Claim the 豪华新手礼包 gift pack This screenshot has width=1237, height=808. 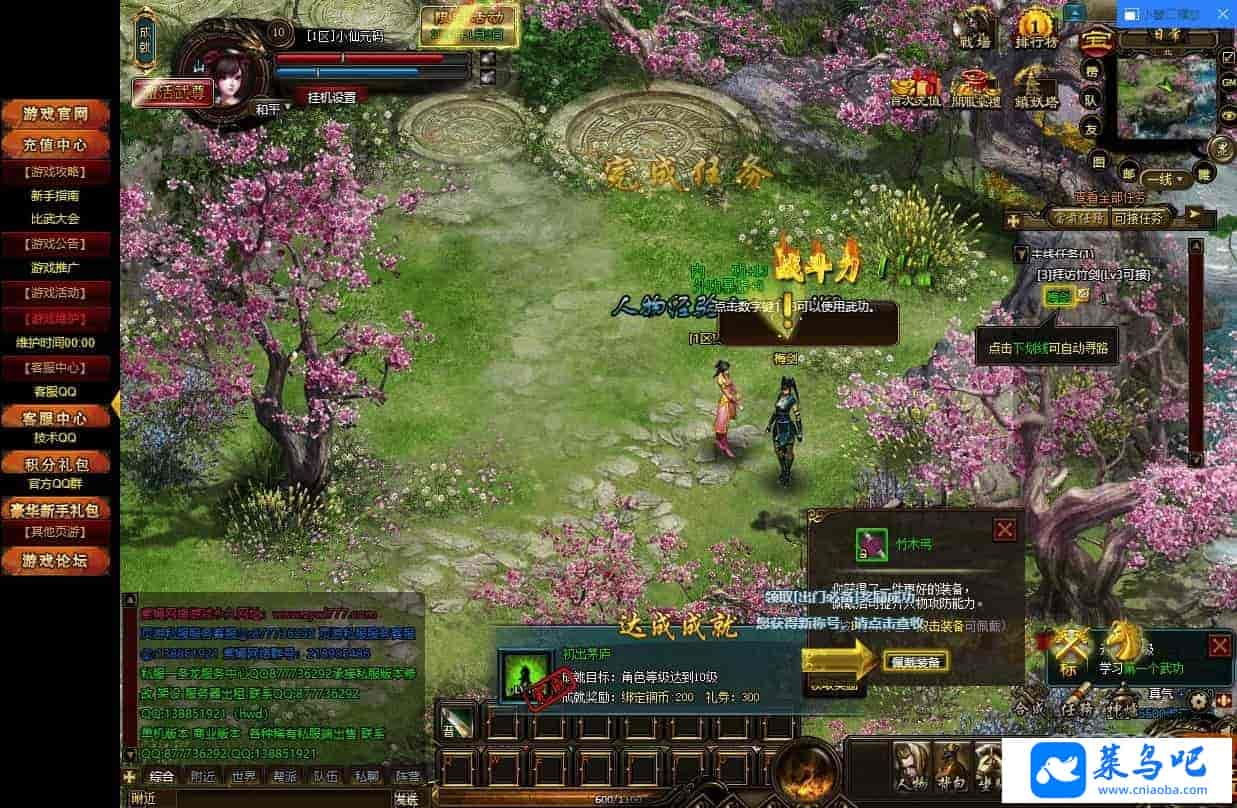58,511
